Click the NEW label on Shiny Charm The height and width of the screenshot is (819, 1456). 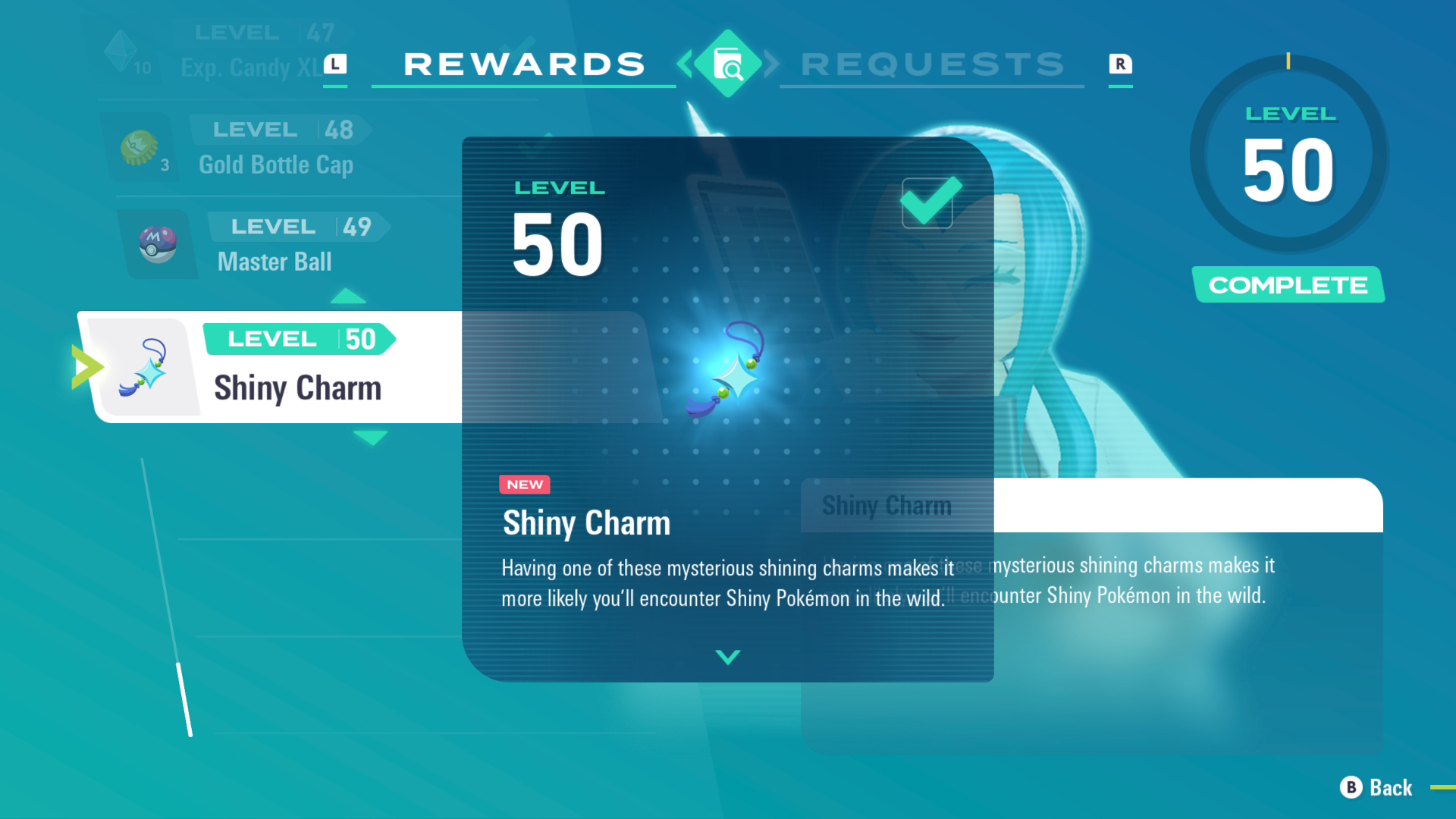pos(524,485)
